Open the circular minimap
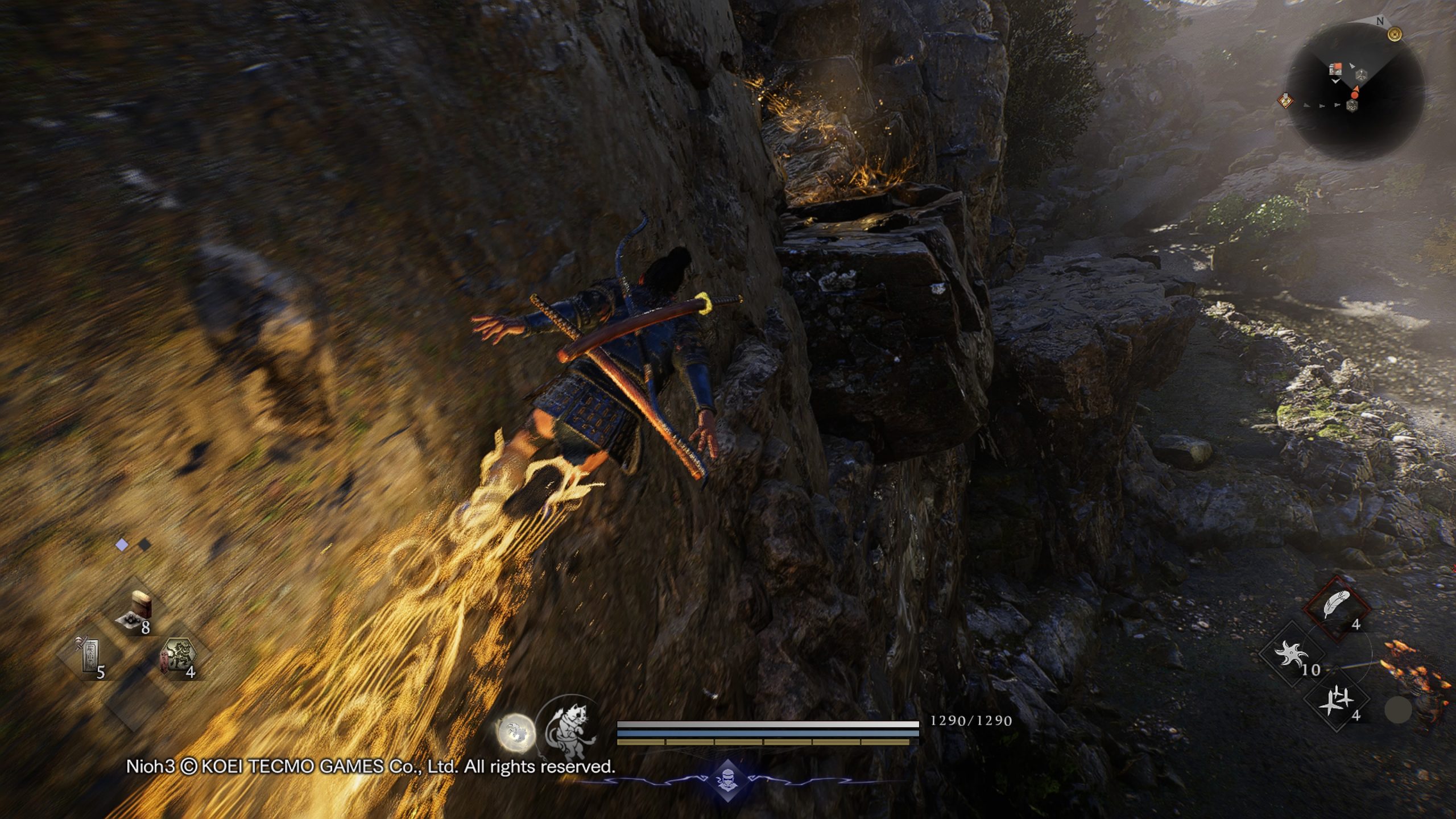 point(1357,92)
